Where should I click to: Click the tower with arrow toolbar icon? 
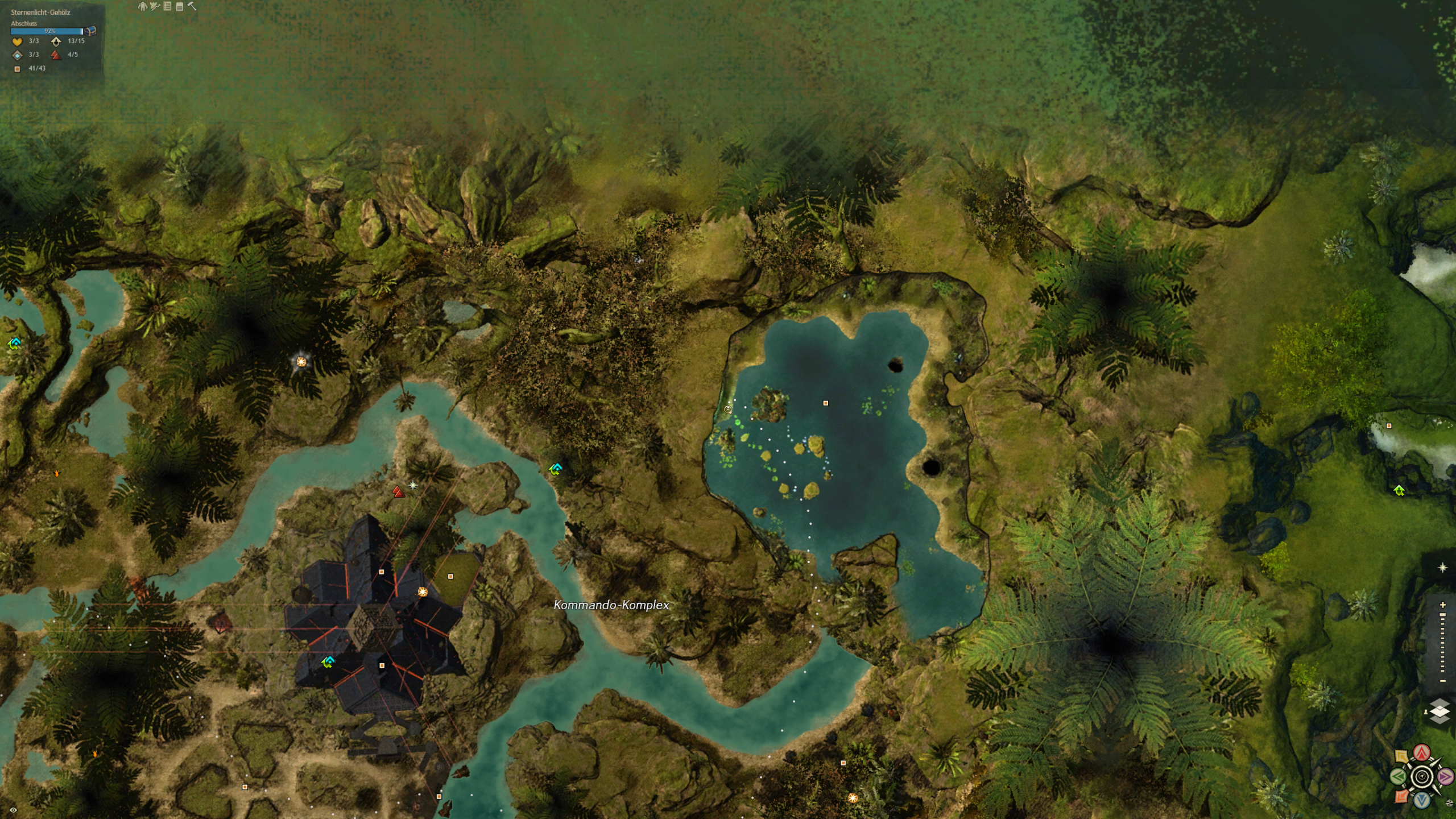tap(155, 6)
